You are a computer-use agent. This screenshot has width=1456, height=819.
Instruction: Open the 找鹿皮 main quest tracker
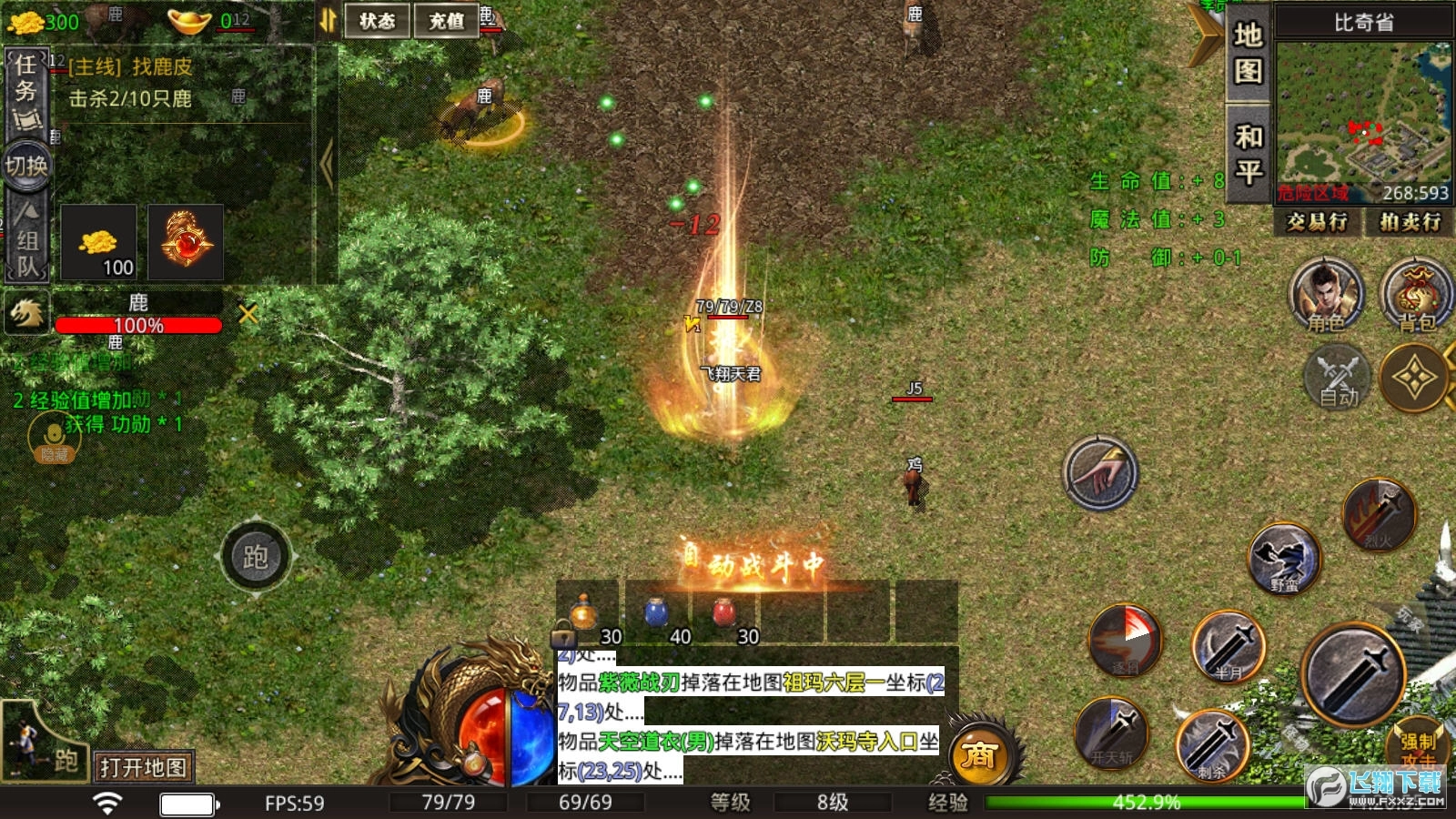tap(131, 66)
